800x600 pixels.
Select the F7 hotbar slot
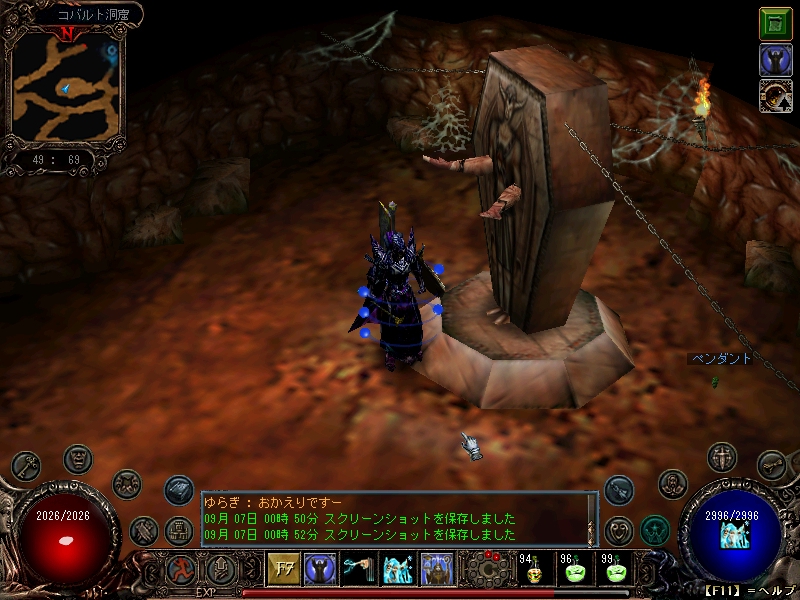tap(282, 570)
